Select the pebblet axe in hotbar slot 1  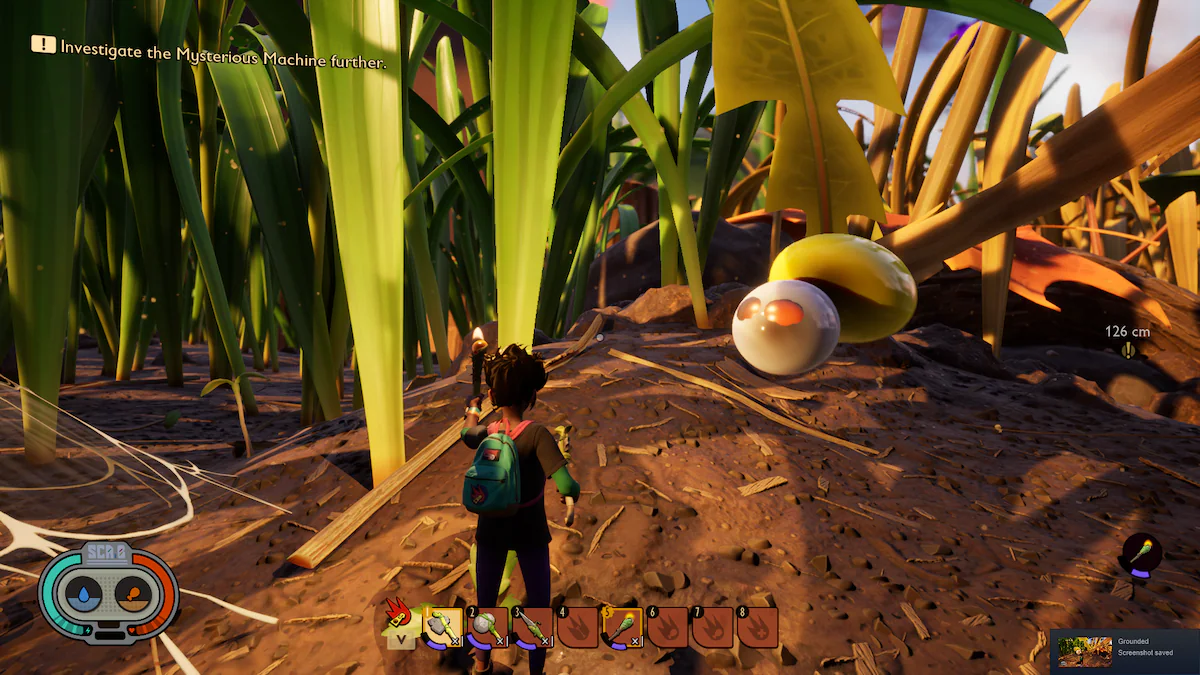(443, 627)
